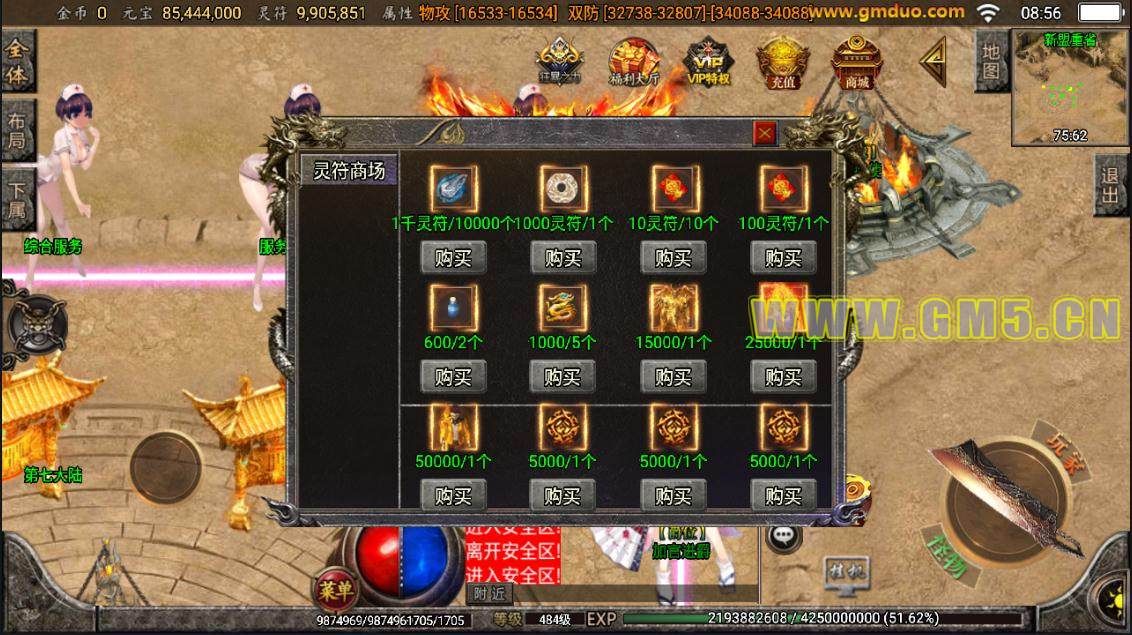
Task: Collapse the top icon row with the arrow
Action: (933, 62)
